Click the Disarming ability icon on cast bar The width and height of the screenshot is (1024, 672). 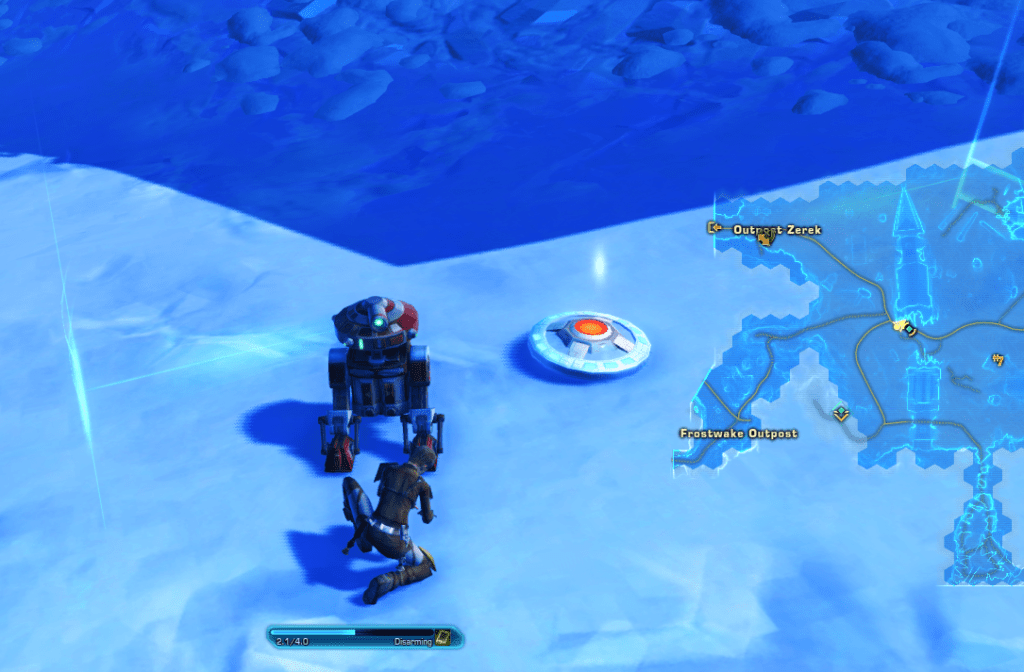tap(443, 637)
